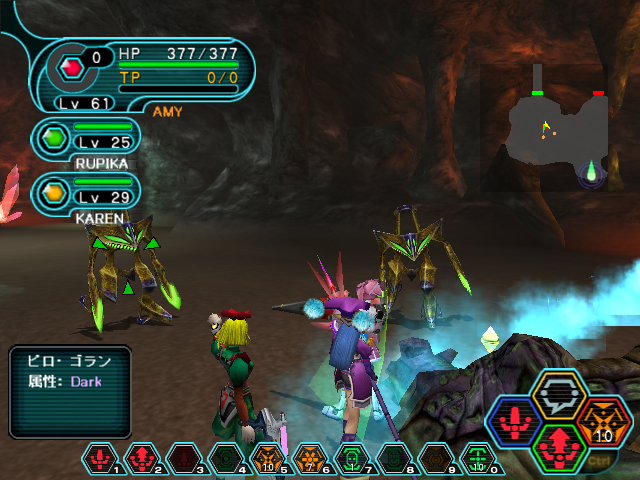Select the dark green action in slot 4
The height and width of the screenshot is (480, 640).
(226, 458)
